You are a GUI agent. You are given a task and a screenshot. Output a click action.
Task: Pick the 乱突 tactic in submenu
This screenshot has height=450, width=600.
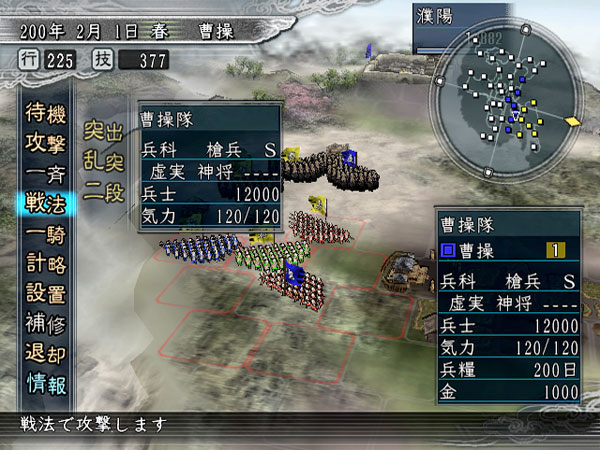[x=103, y=161]
